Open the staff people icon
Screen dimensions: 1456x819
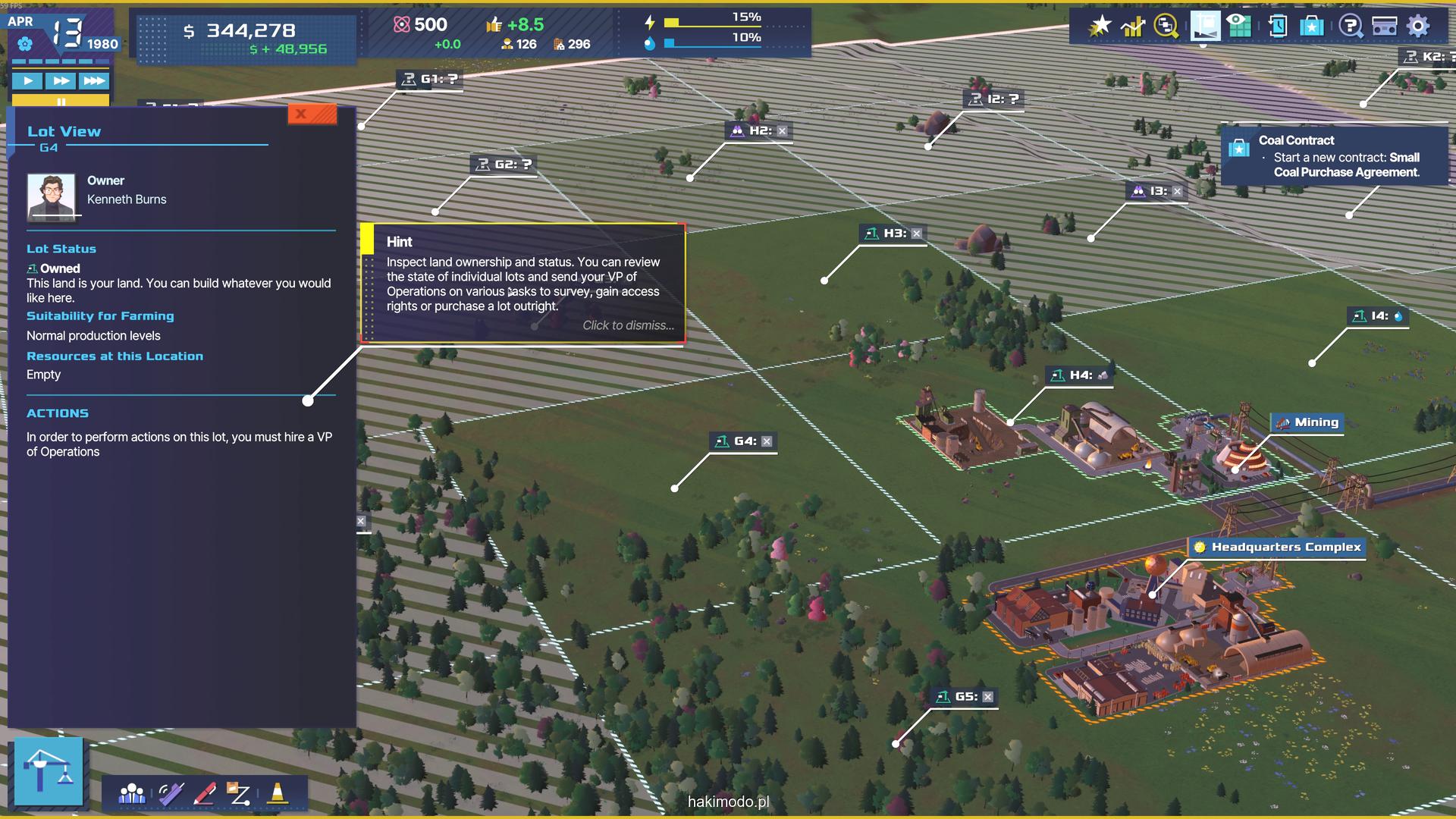(132, 793)
